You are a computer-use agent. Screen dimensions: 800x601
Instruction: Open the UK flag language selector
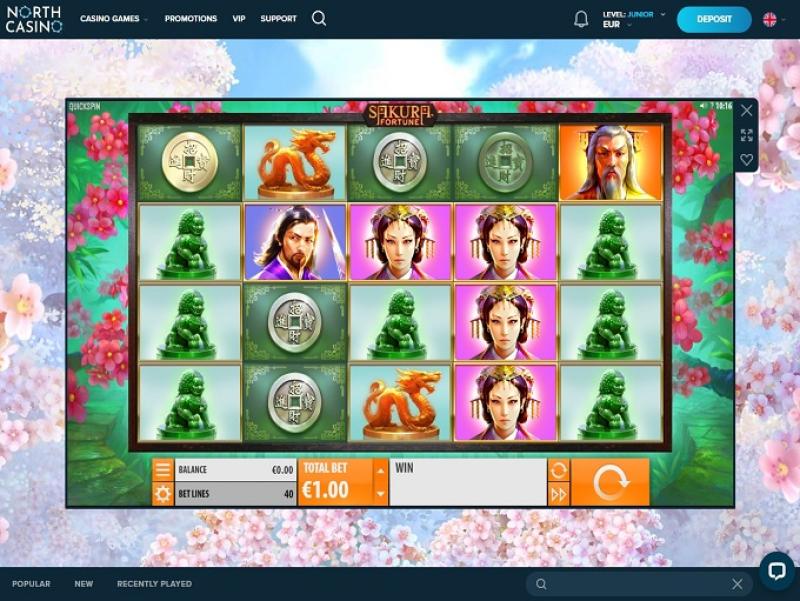[x=770, y=19]
